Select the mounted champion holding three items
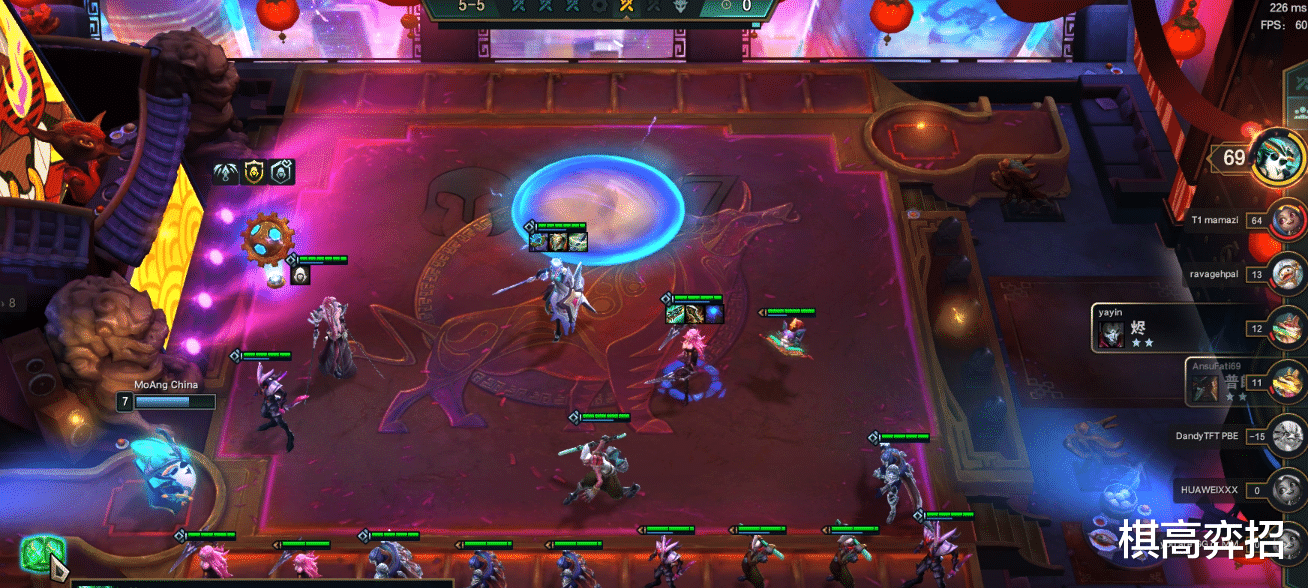This screenshot has height=588, width=1308. click(x=560, y=295)
